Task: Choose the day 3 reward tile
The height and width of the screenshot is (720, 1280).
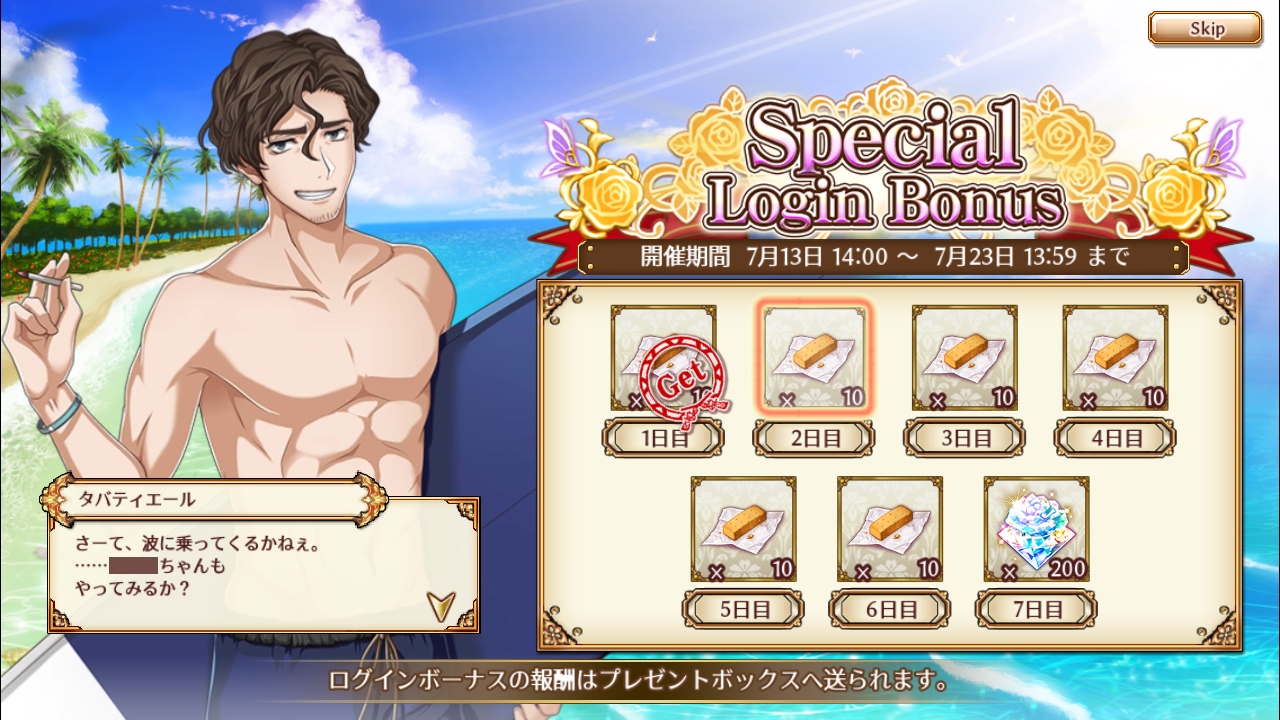Action: [964, 359]
